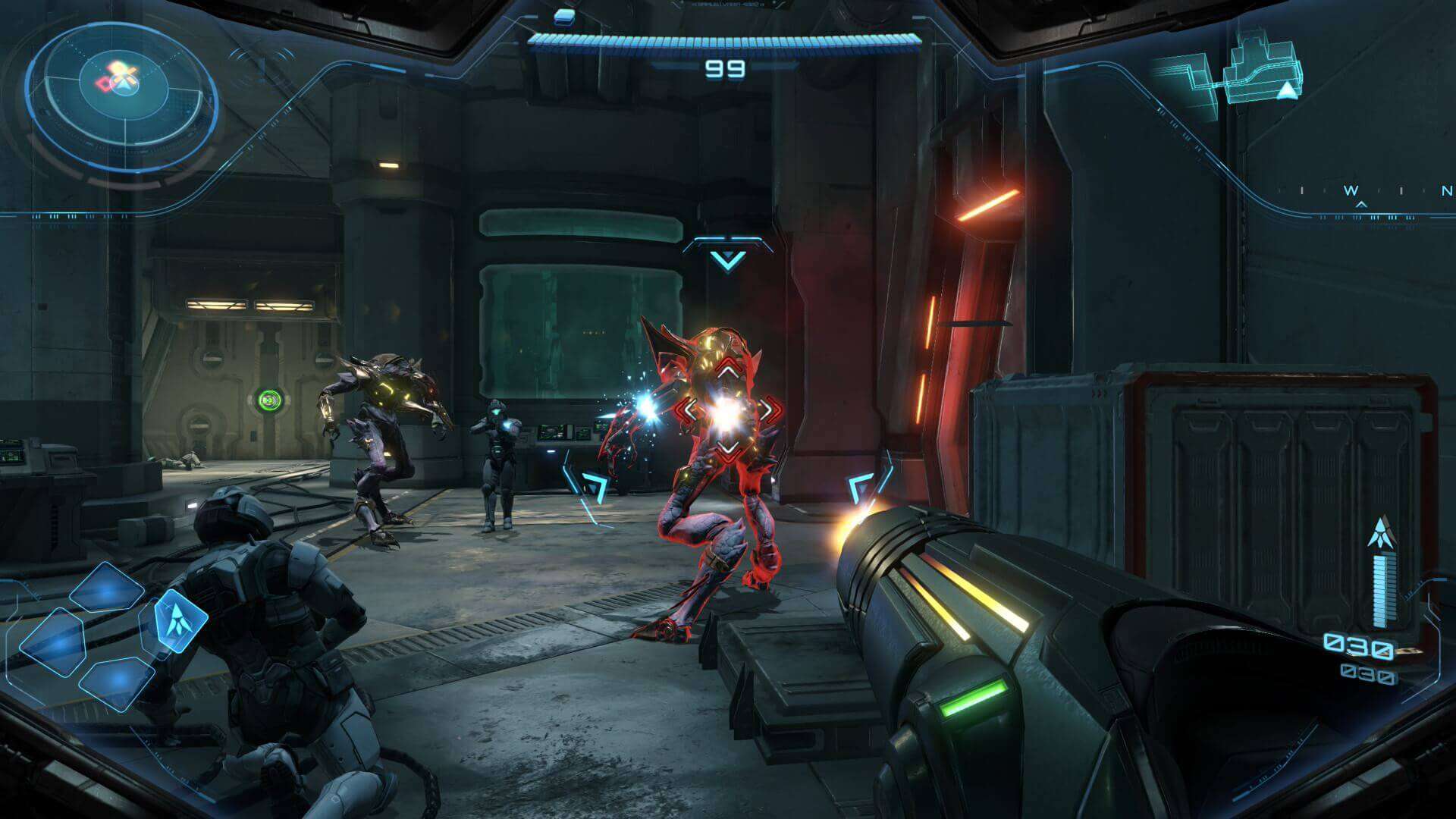Click the right blue arrow marker beside the enemy
Image resolution: width=1456 pixels, height=819 pixels.
point(860,485)
